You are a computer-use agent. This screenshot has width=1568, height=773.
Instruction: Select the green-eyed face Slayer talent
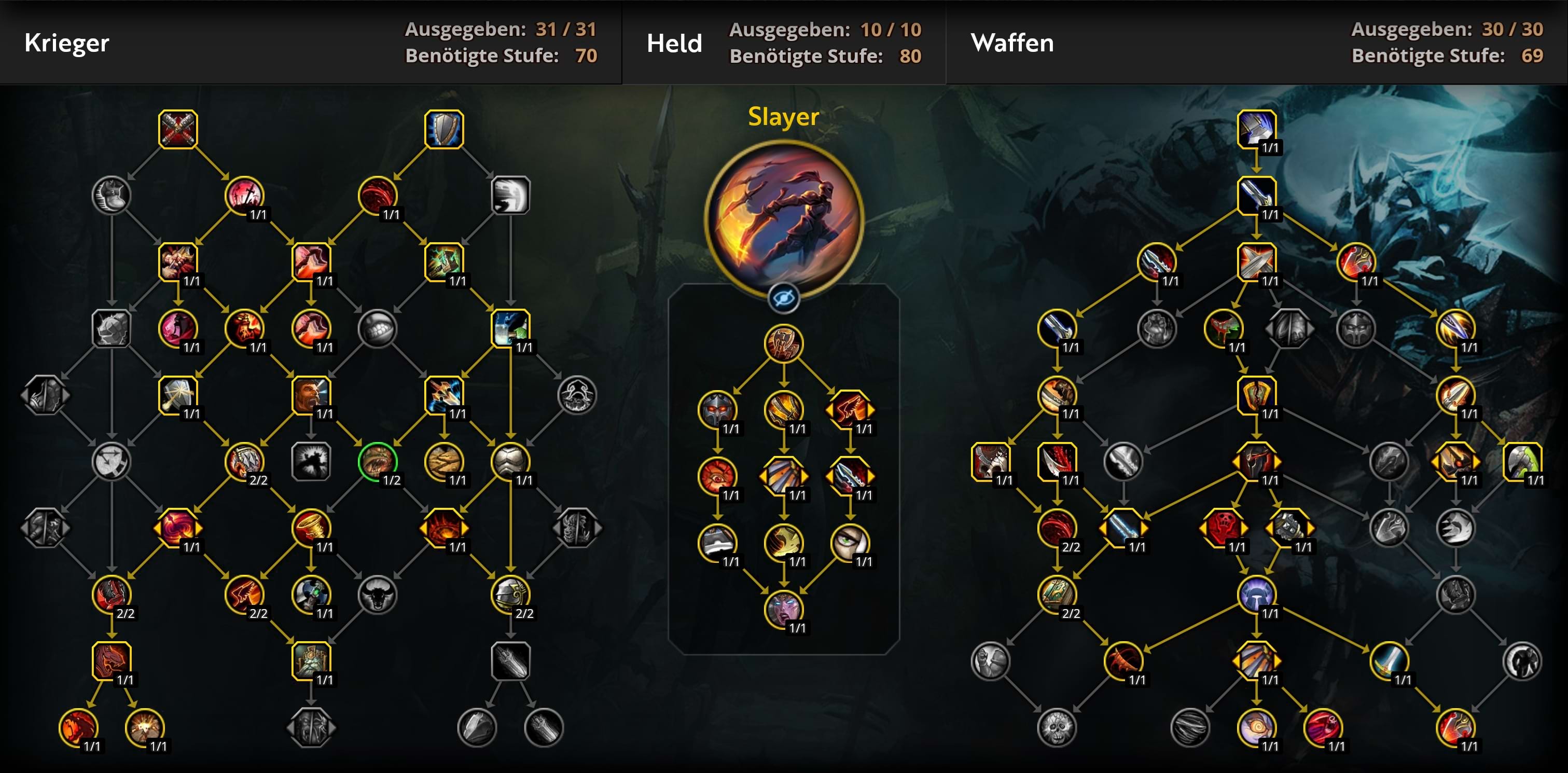850,542
